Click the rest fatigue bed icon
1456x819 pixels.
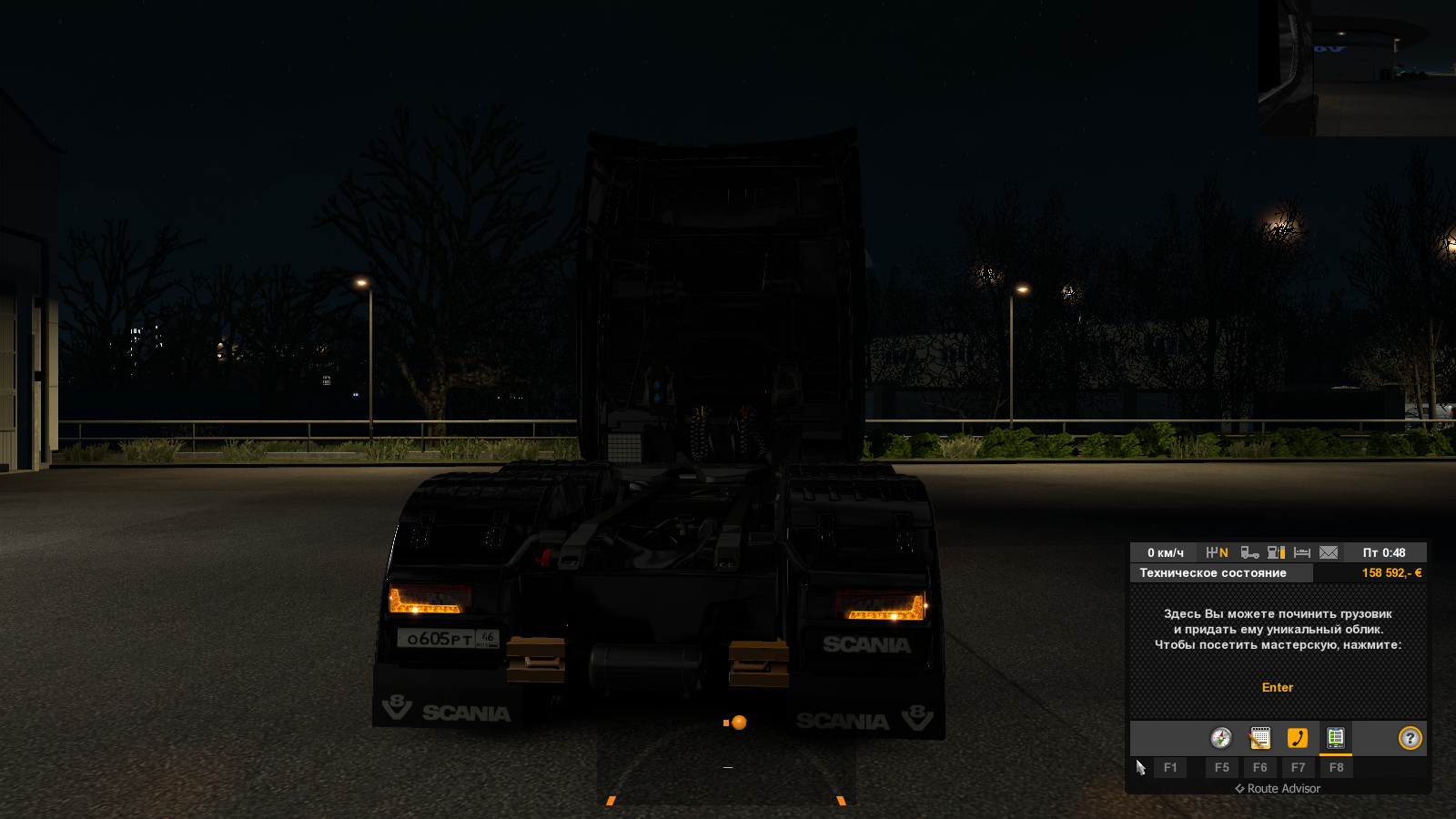click(1301, 553)
